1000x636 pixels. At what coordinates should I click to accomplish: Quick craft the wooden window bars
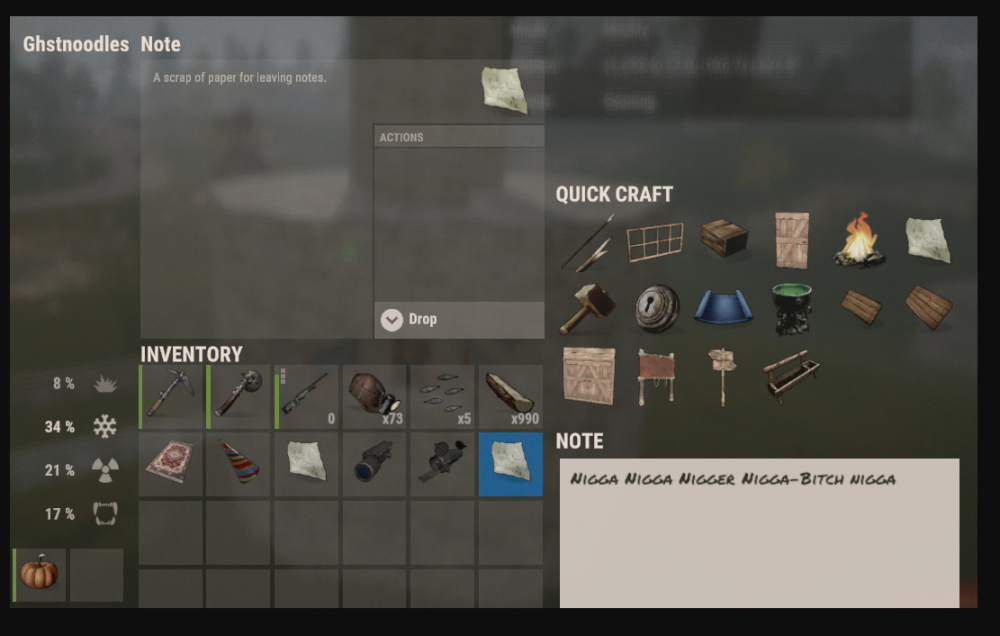tap(656, 241)
